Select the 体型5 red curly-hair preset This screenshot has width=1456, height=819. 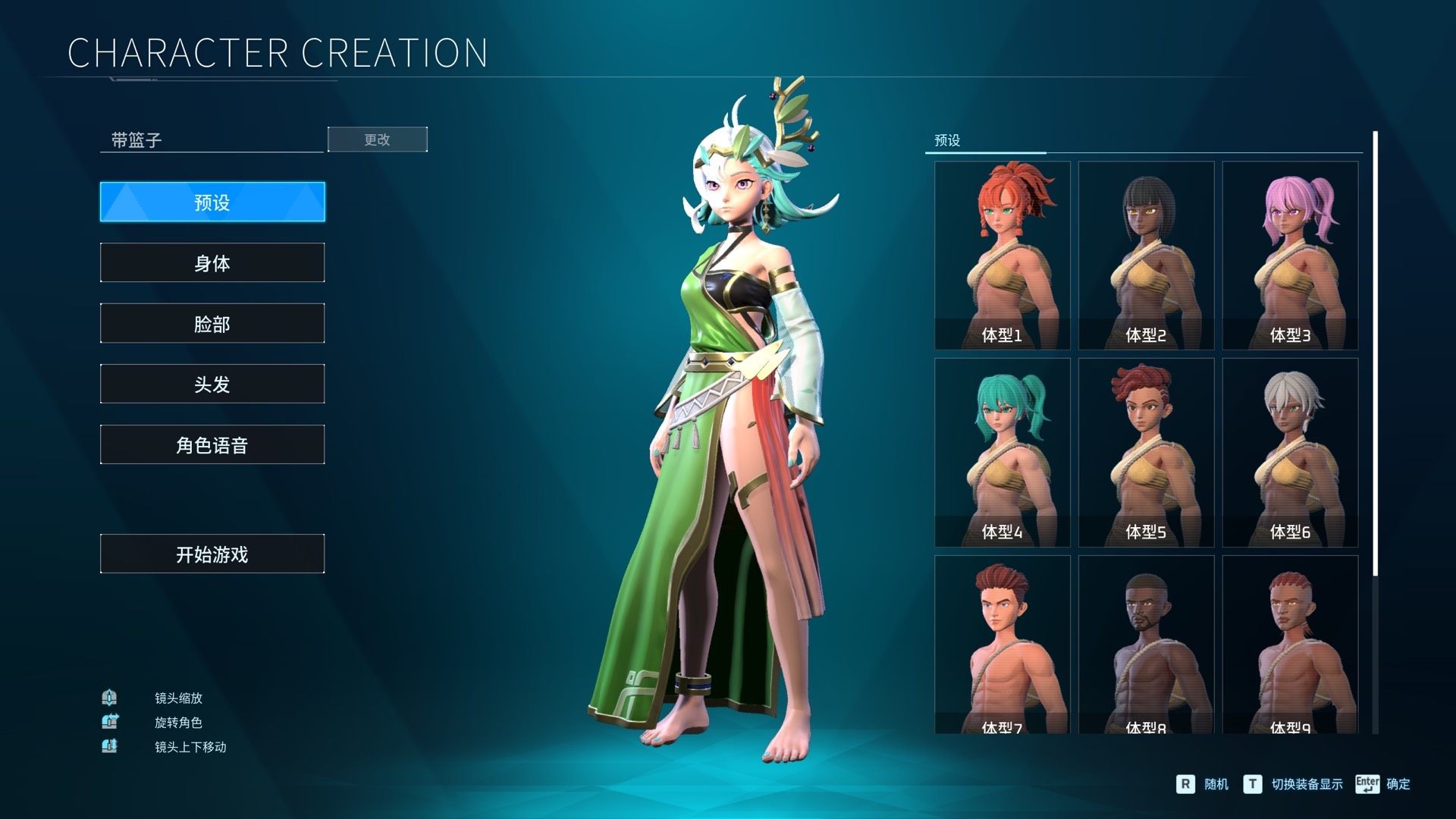[x=1146, y=452]
